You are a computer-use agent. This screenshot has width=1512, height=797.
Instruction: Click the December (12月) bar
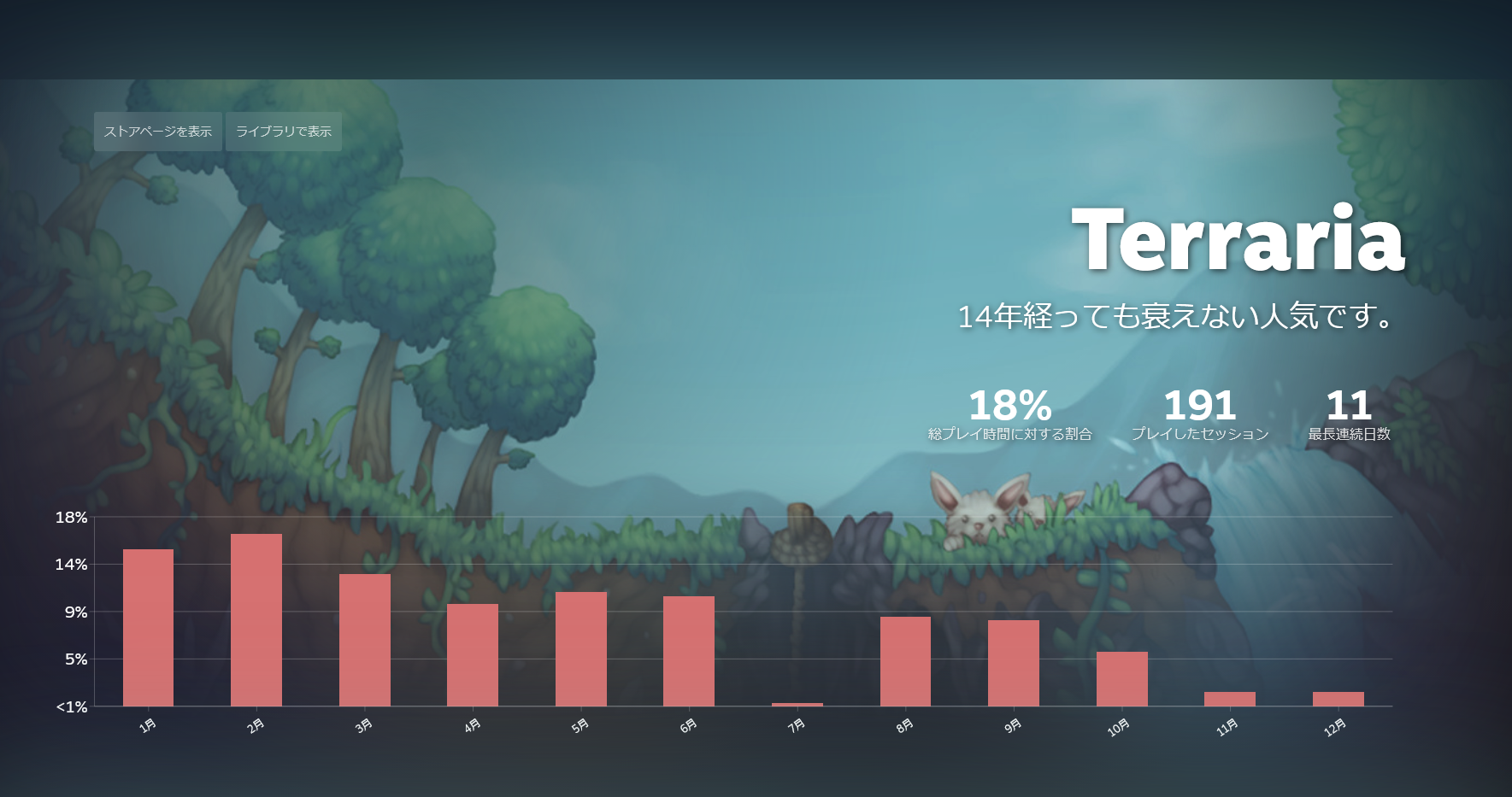[1337, 698]
